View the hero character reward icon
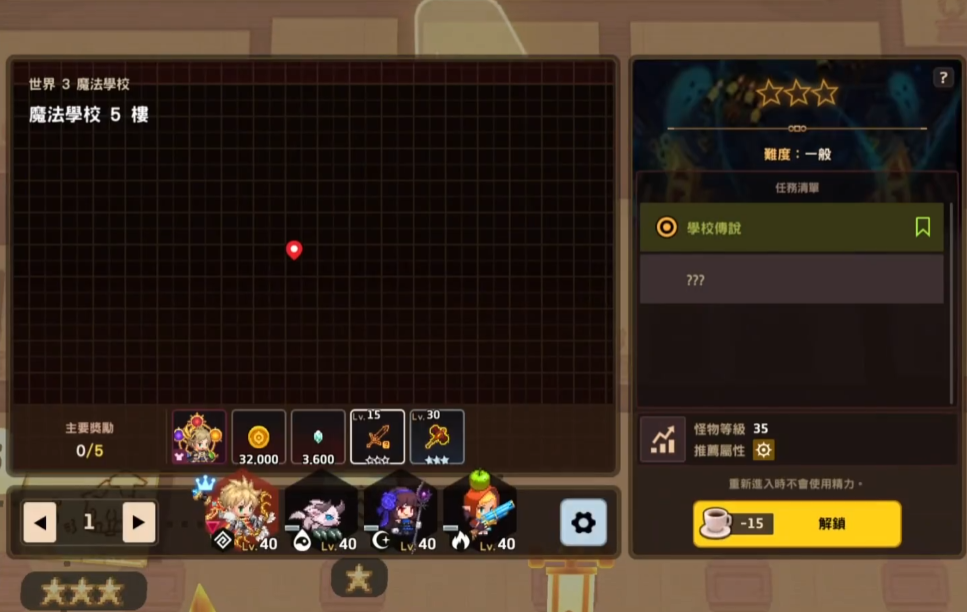967x612 pixels. click(198, 437)
